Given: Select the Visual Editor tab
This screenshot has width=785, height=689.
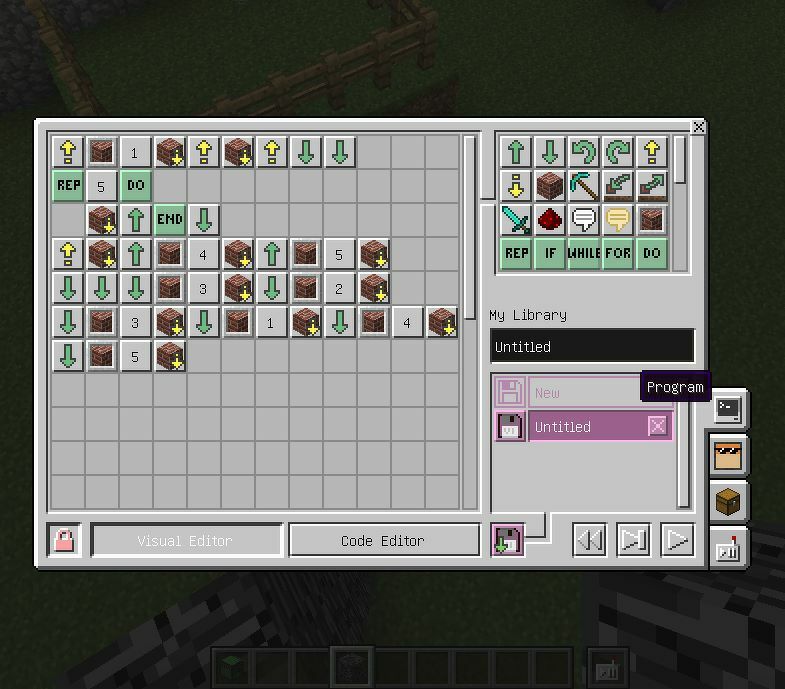Looking at the screenshot, I should coord(186,541).
